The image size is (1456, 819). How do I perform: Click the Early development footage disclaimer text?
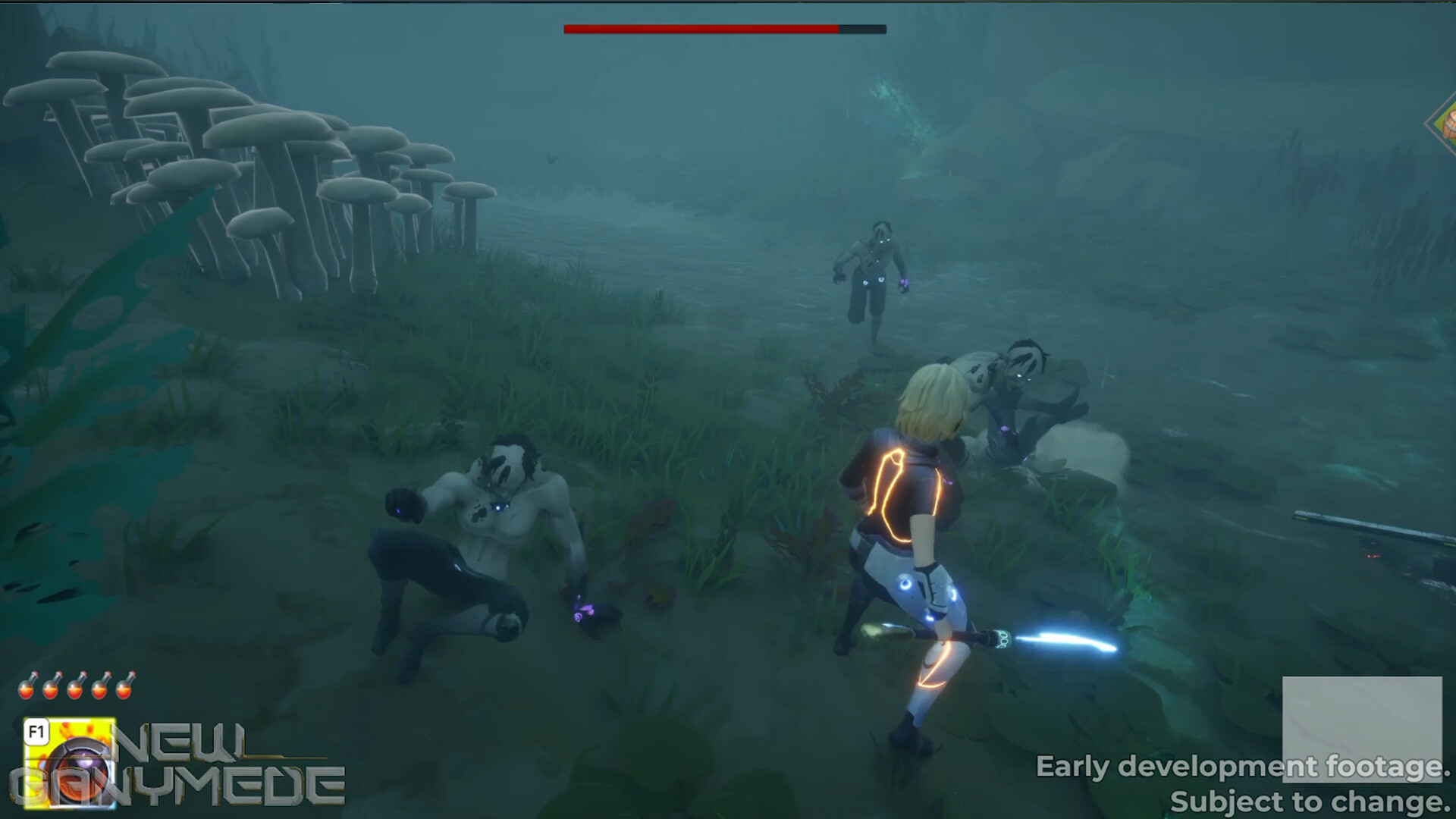pos(1244,767)
